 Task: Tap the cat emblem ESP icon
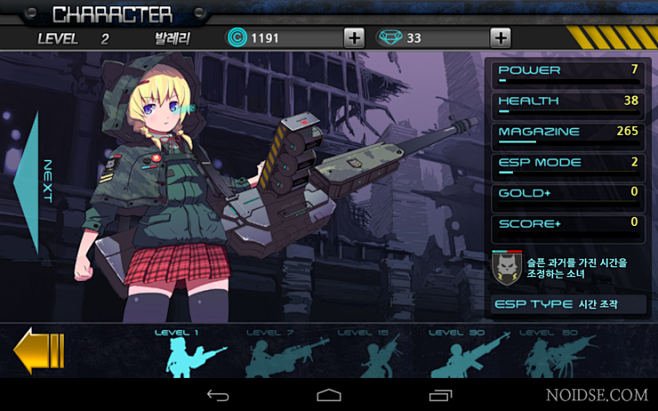[x=507, y=267]
